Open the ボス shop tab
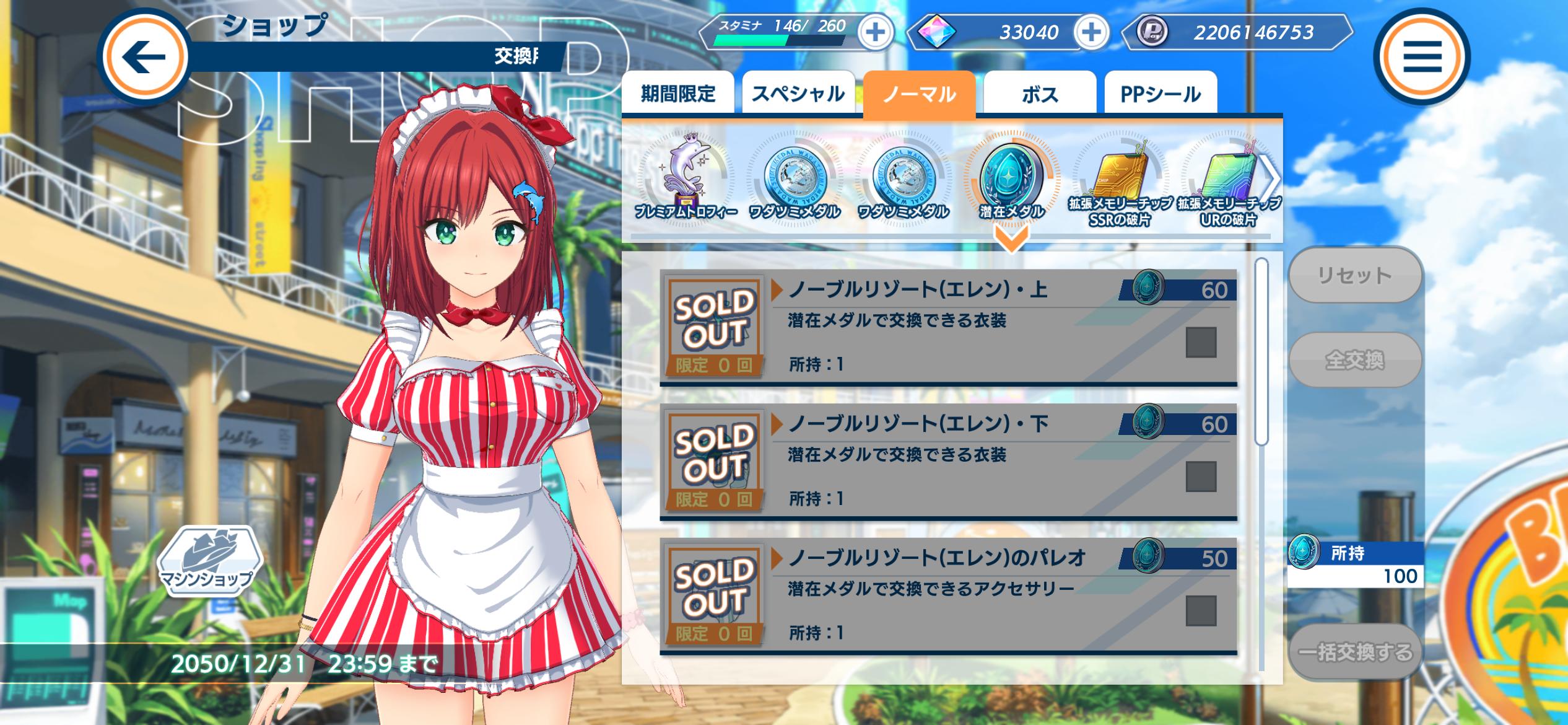Image resolution: width=1568 pixels, height=725 pixels. (x=1040, y=94)
